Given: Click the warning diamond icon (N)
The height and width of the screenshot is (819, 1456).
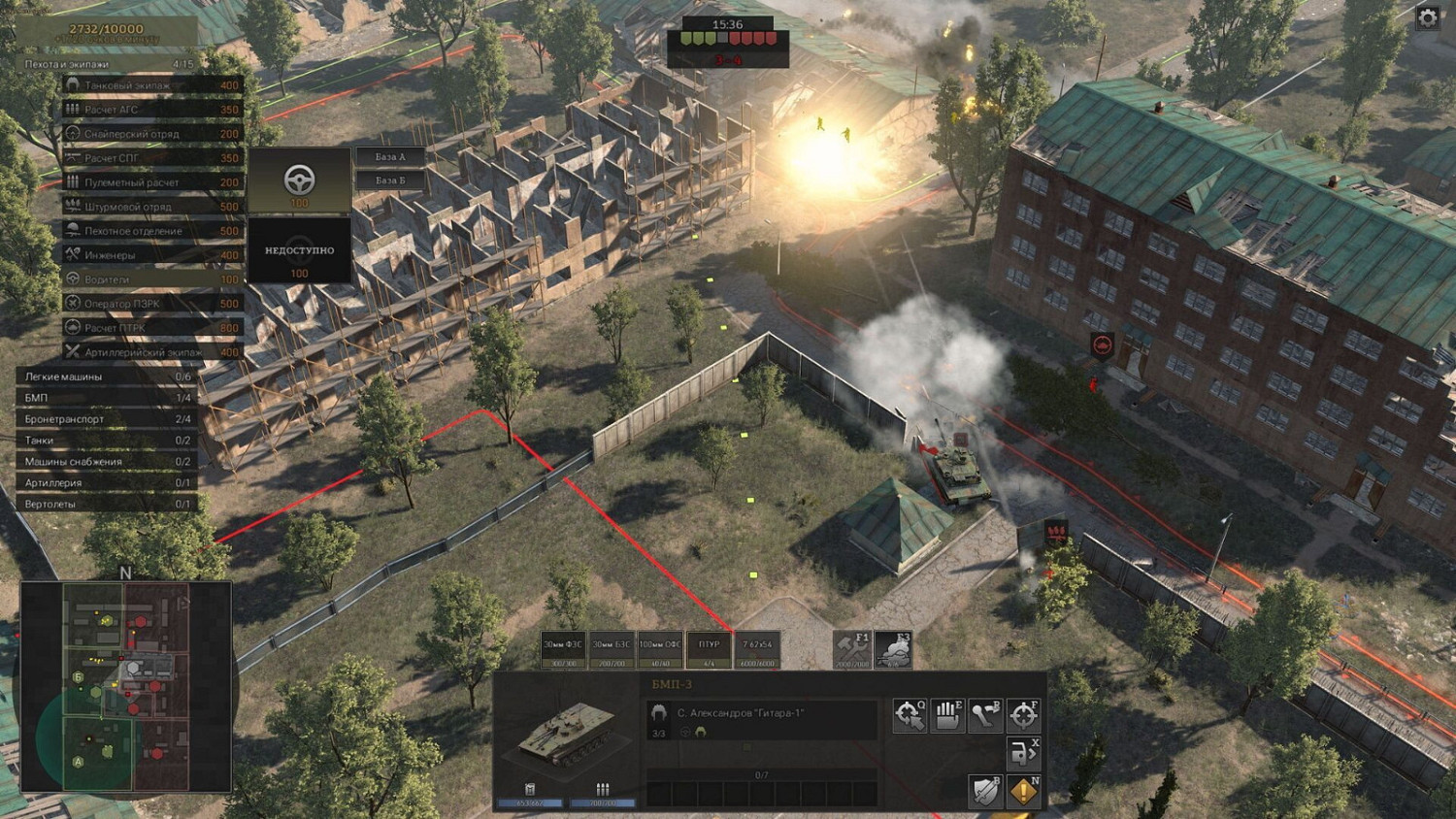Looking at the screenshot, I should tap(1022, 791).
